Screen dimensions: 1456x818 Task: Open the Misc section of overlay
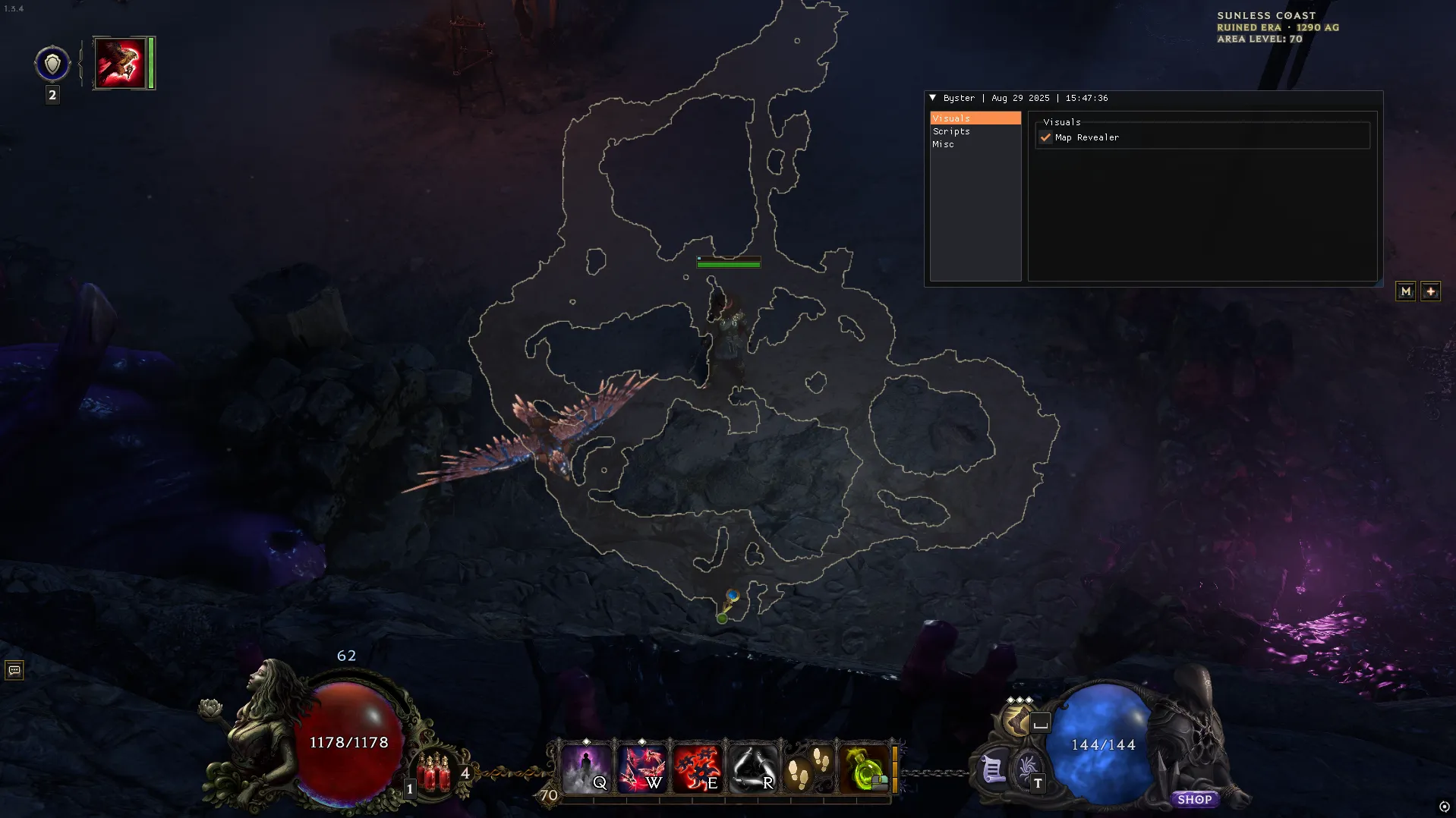click(943, 144)
